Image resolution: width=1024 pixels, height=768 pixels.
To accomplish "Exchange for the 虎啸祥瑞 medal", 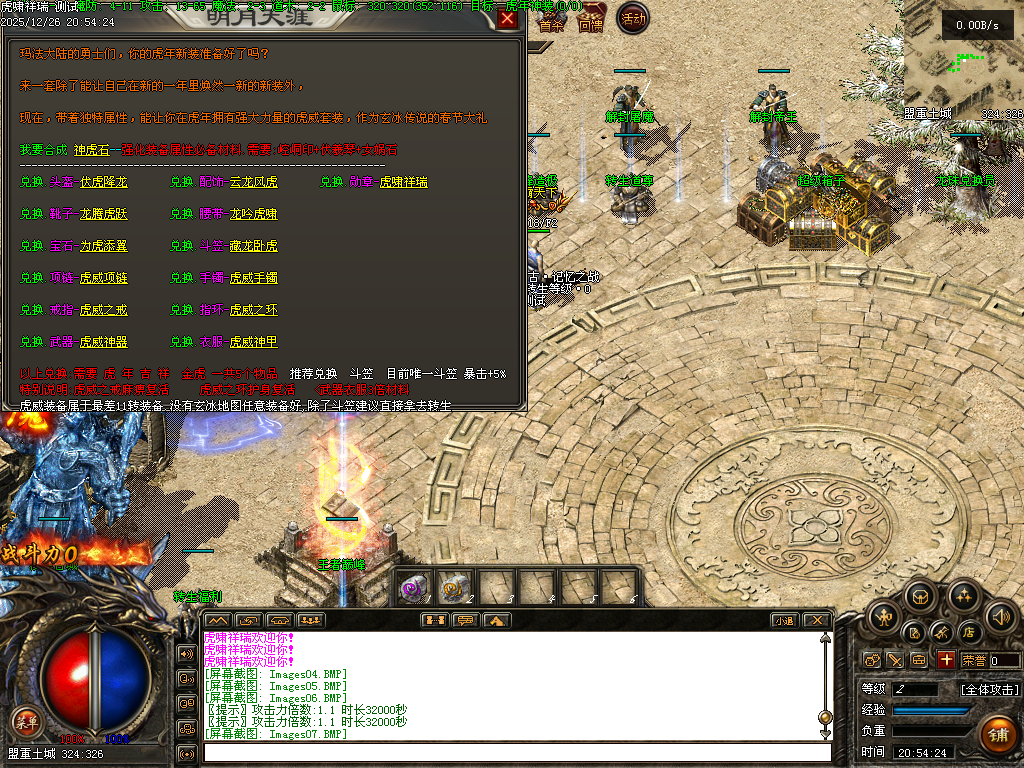I will coord(403,182).
